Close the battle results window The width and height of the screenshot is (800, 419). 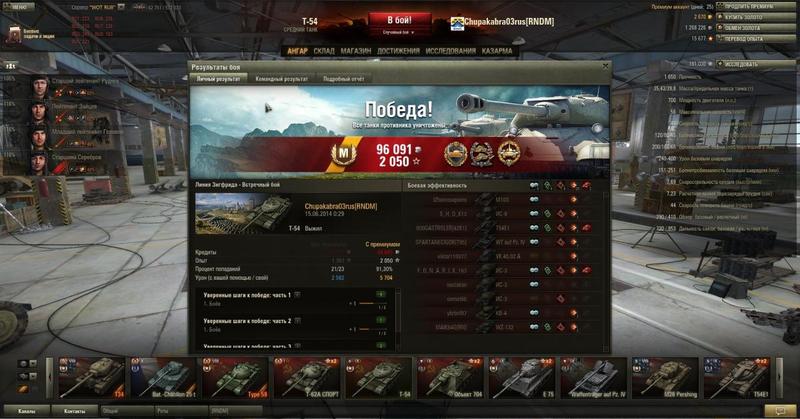coord(604,67)
